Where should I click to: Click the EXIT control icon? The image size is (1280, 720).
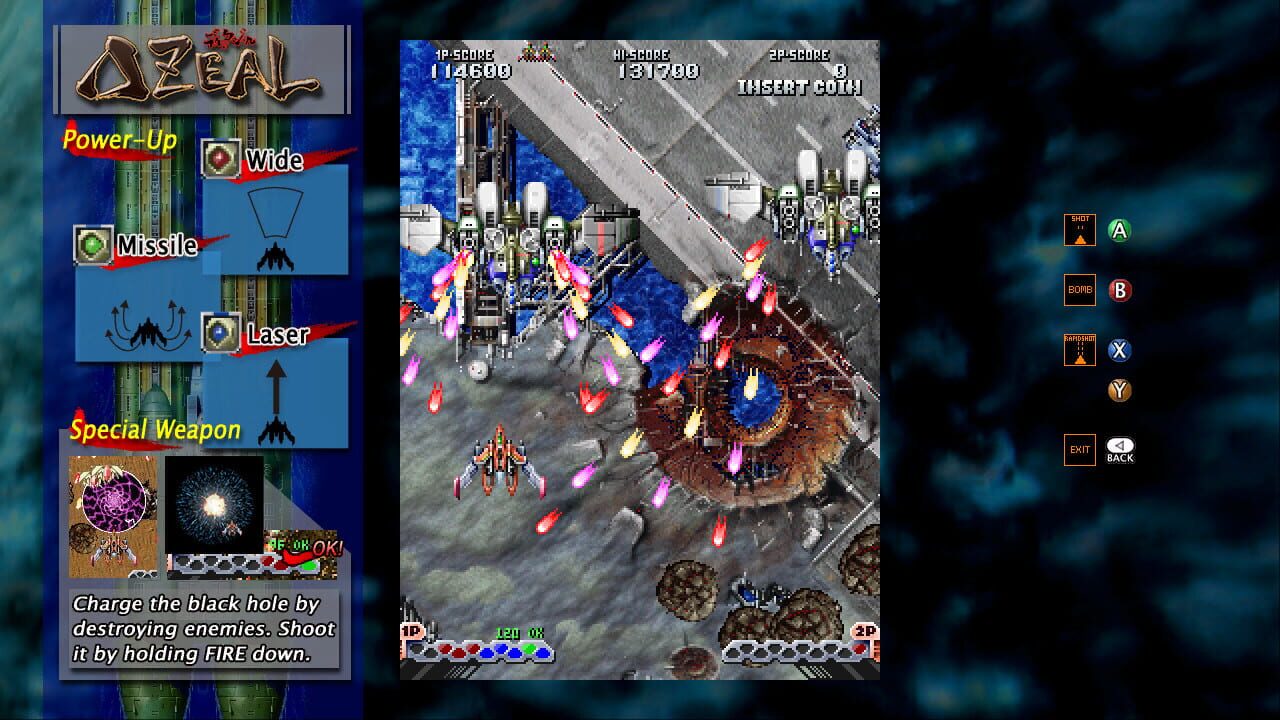pyautogui.click(x=1080, y=449)
